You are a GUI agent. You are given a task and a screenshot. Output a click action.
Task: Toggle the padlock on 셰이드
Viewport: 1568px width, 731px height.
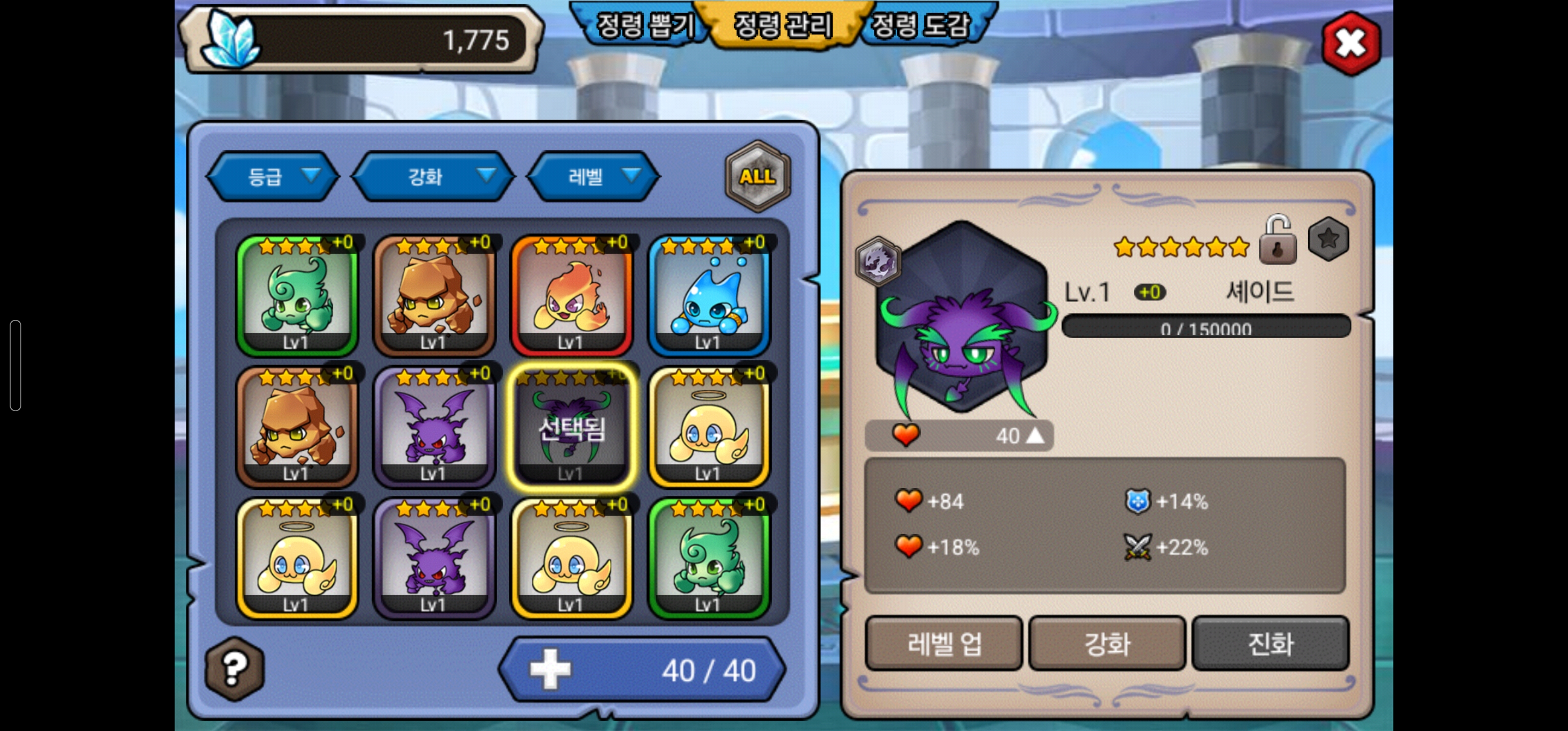[x=1277, y=241]
